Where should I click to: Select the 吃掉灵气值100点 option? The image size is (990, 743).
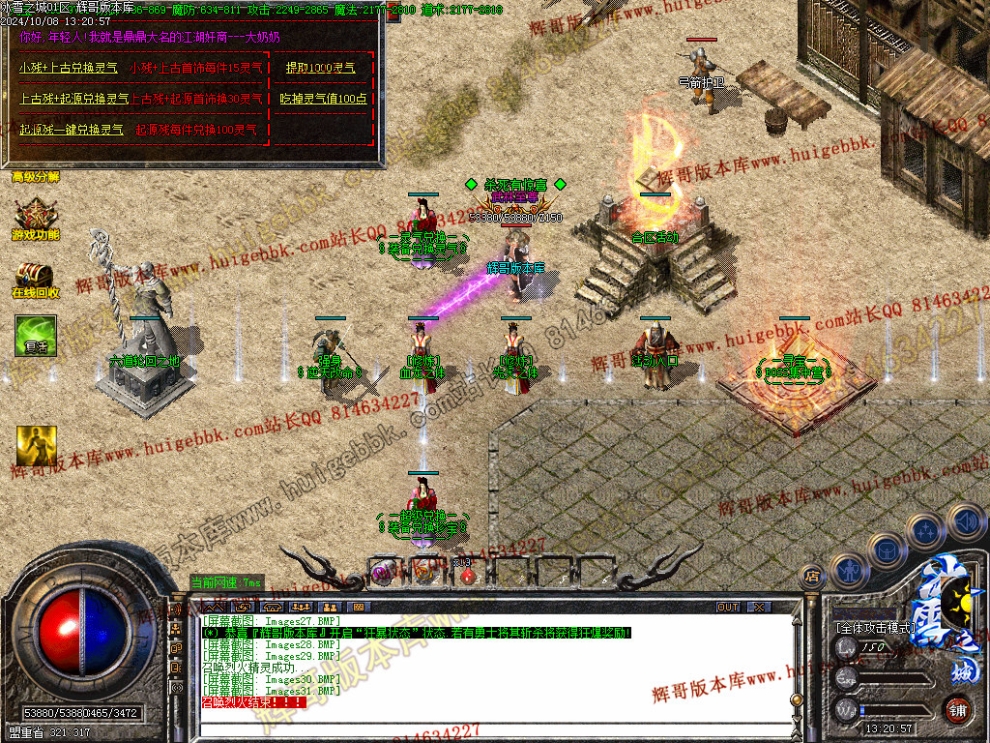coord(323,99)
